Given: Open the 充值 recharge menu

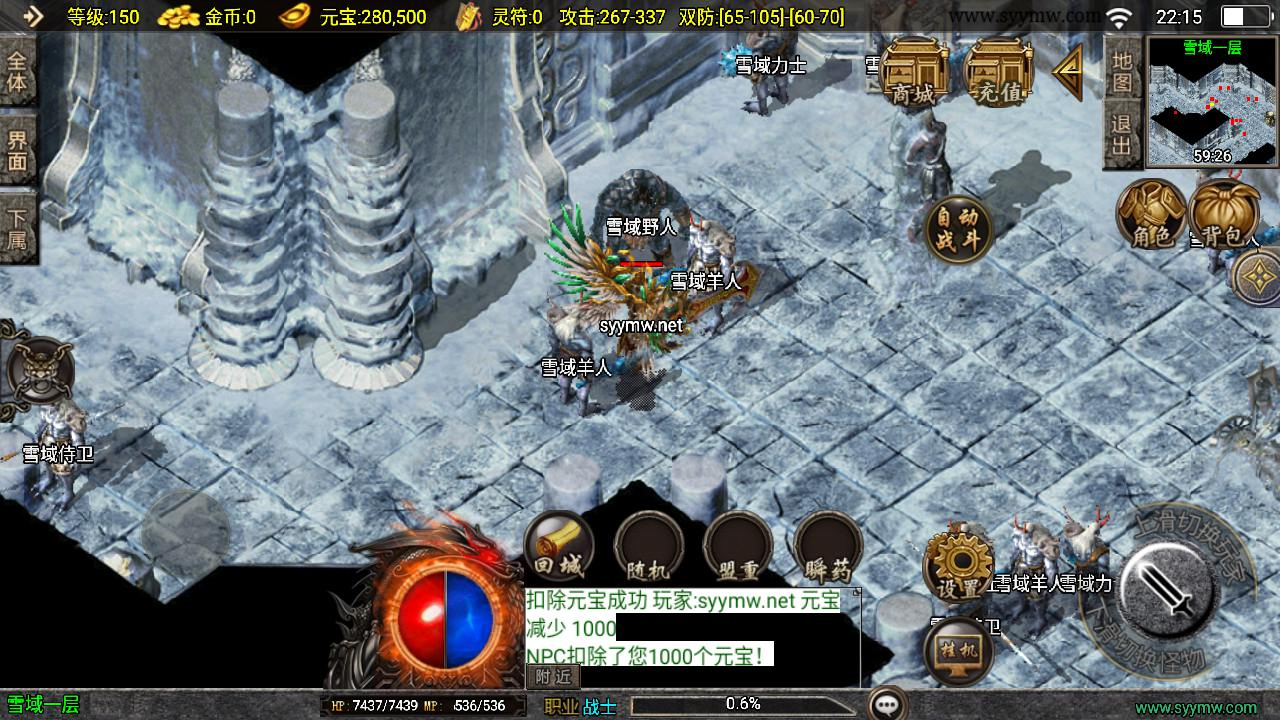Looking at the screenshot, I should pyautogui.click(x=999, y=74).
